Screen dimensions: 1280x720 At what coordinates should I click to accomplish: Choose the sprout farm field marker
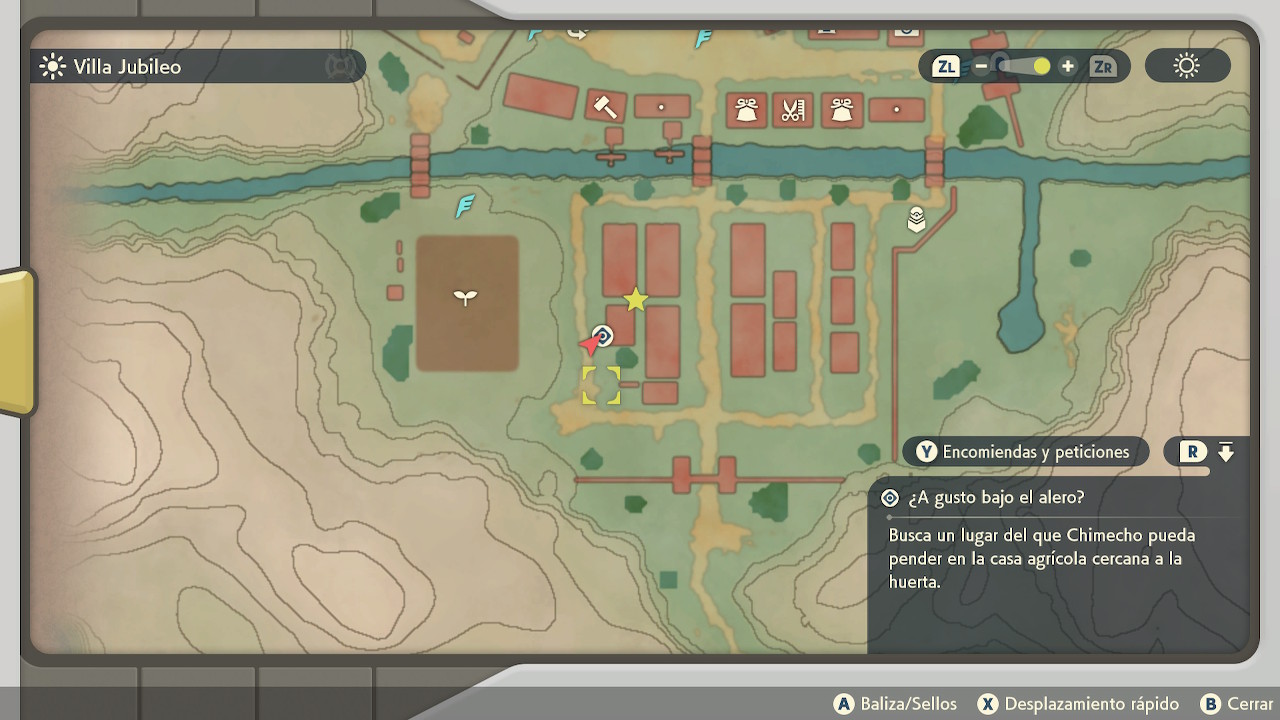click(x=466, y=297)
